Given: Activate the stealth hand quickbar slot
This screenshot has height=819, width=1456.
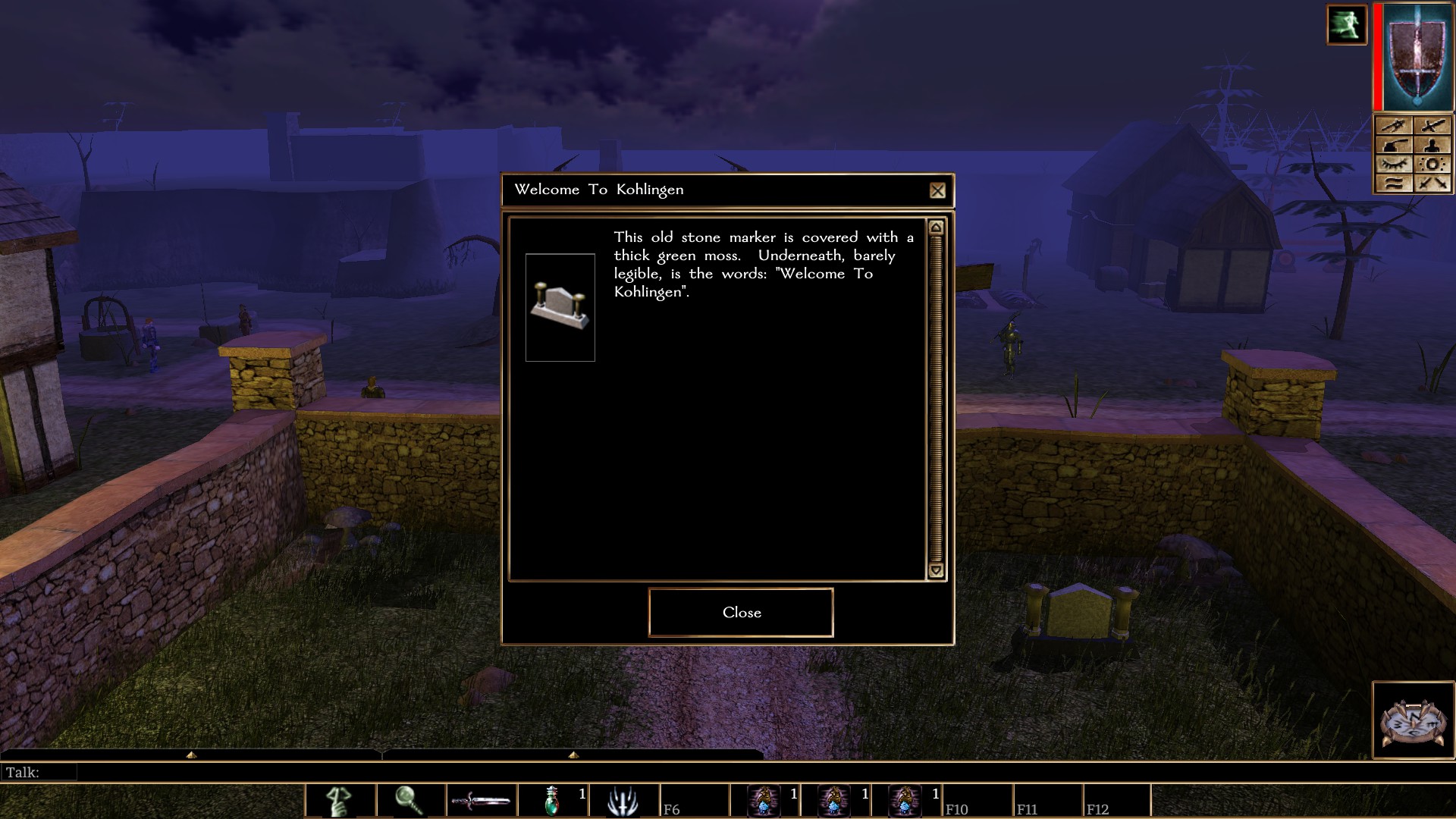Looking at the screenshot, I should pos(340,801).
